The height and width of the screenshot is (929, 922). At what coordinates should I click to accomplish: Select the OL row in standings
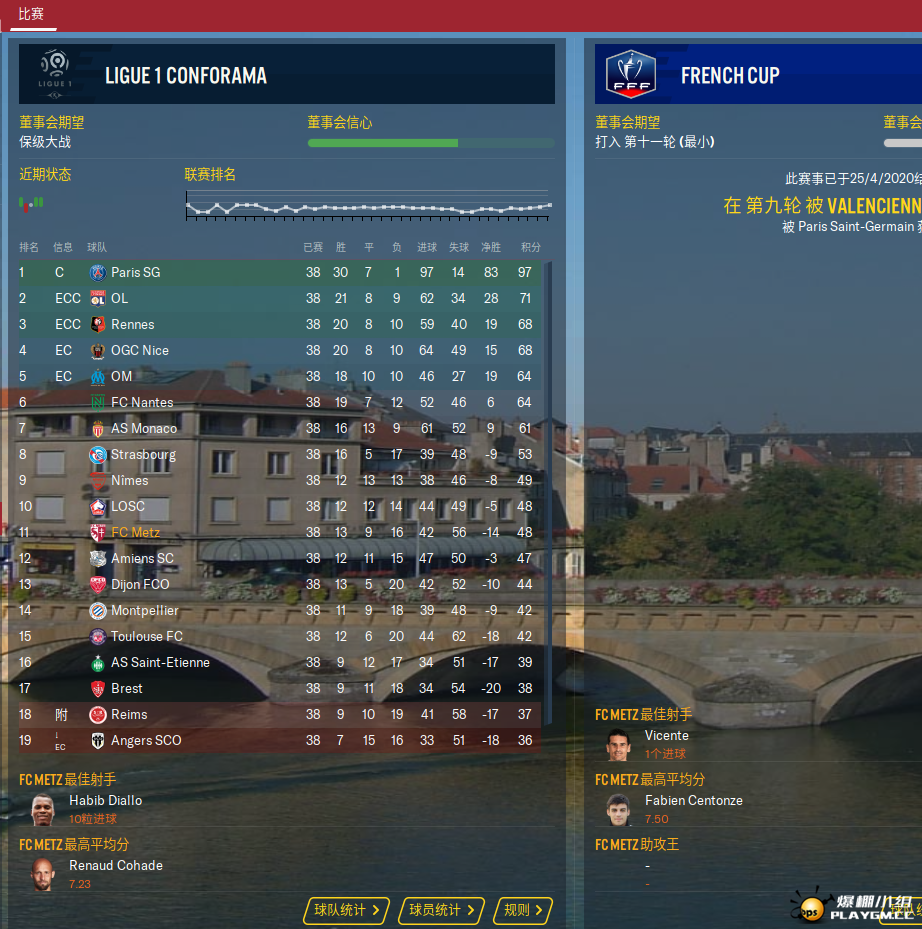[119, 298]
